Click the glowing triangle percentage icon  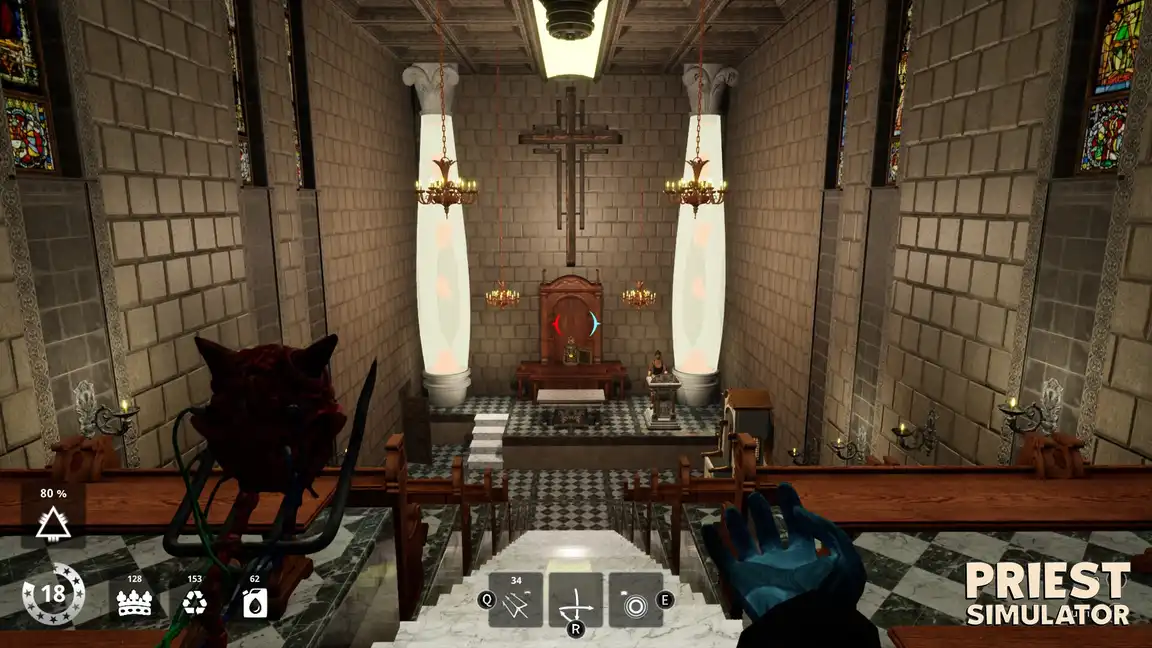[52, 518]
